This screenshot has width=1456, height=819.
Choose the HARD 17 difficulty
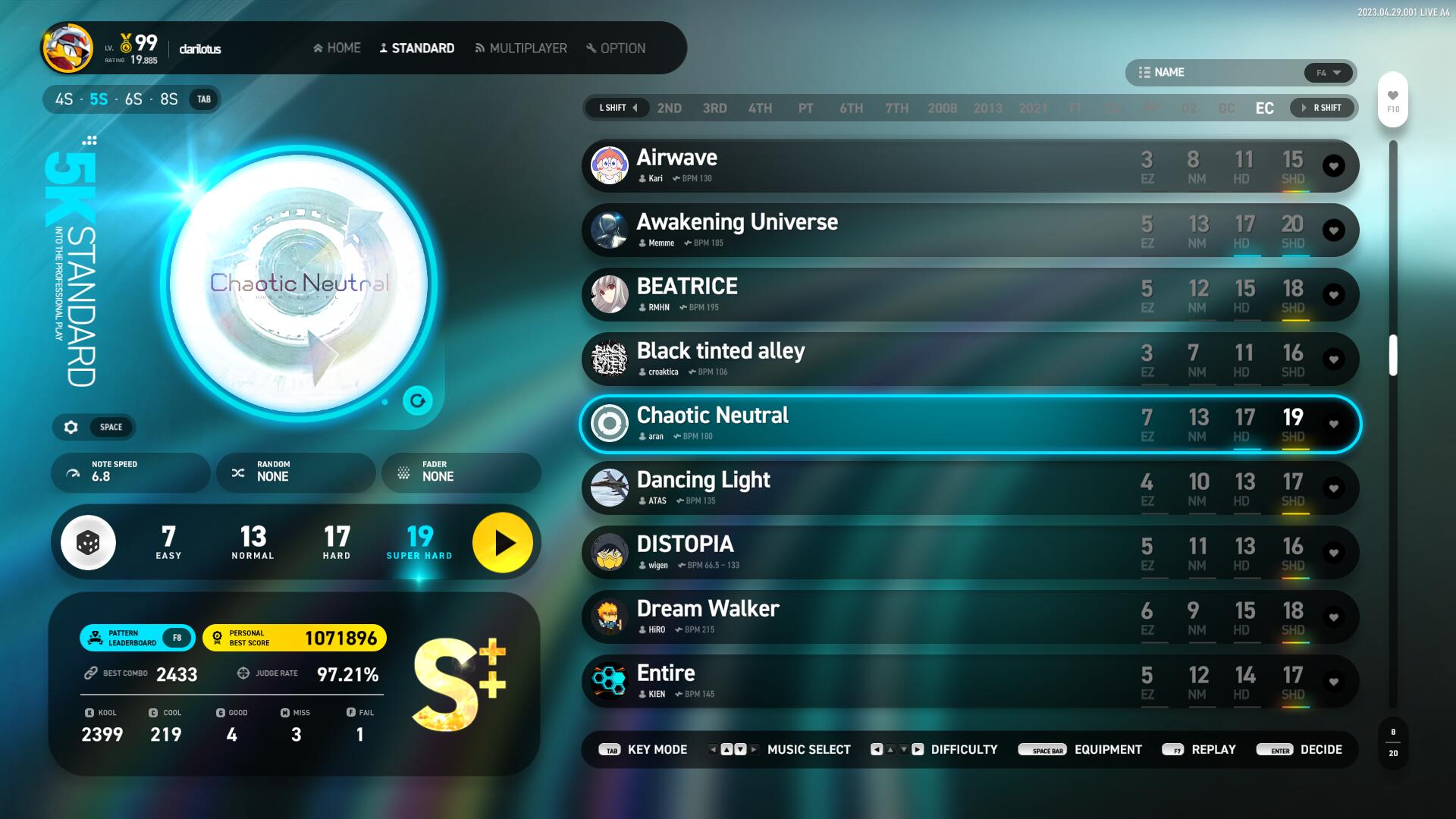pos(337,542)
